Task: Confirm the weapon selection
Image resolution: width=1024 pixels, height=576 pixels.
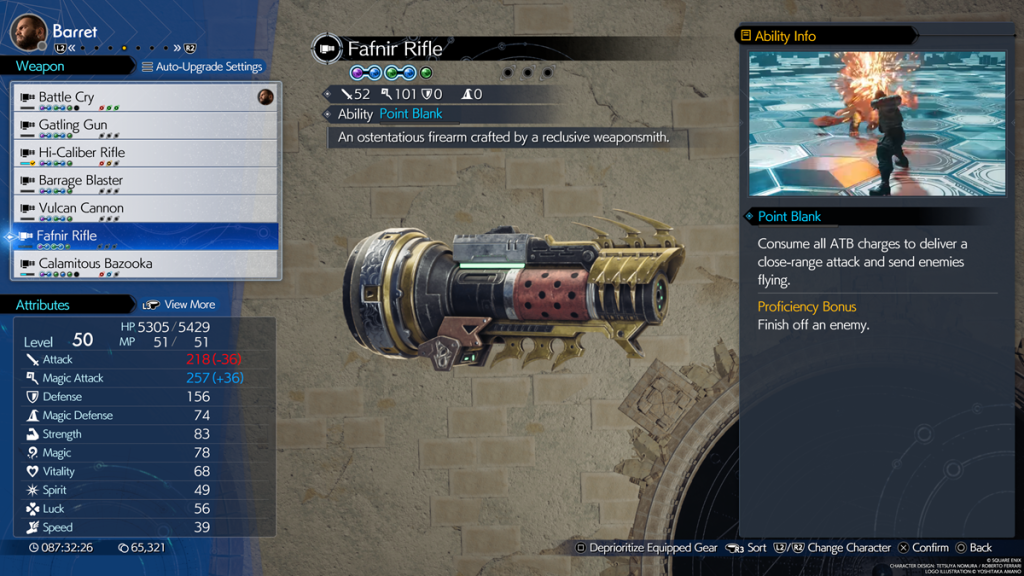Action: point(923,548)
